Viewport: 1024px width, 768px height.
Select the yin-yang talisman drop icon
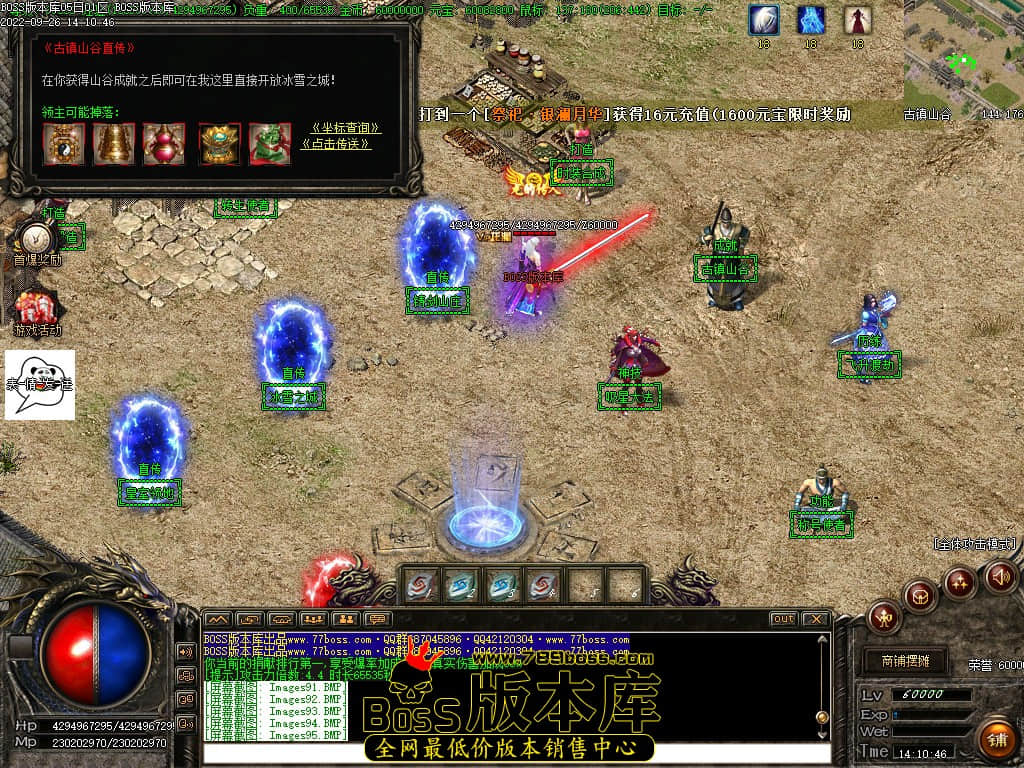63,143
